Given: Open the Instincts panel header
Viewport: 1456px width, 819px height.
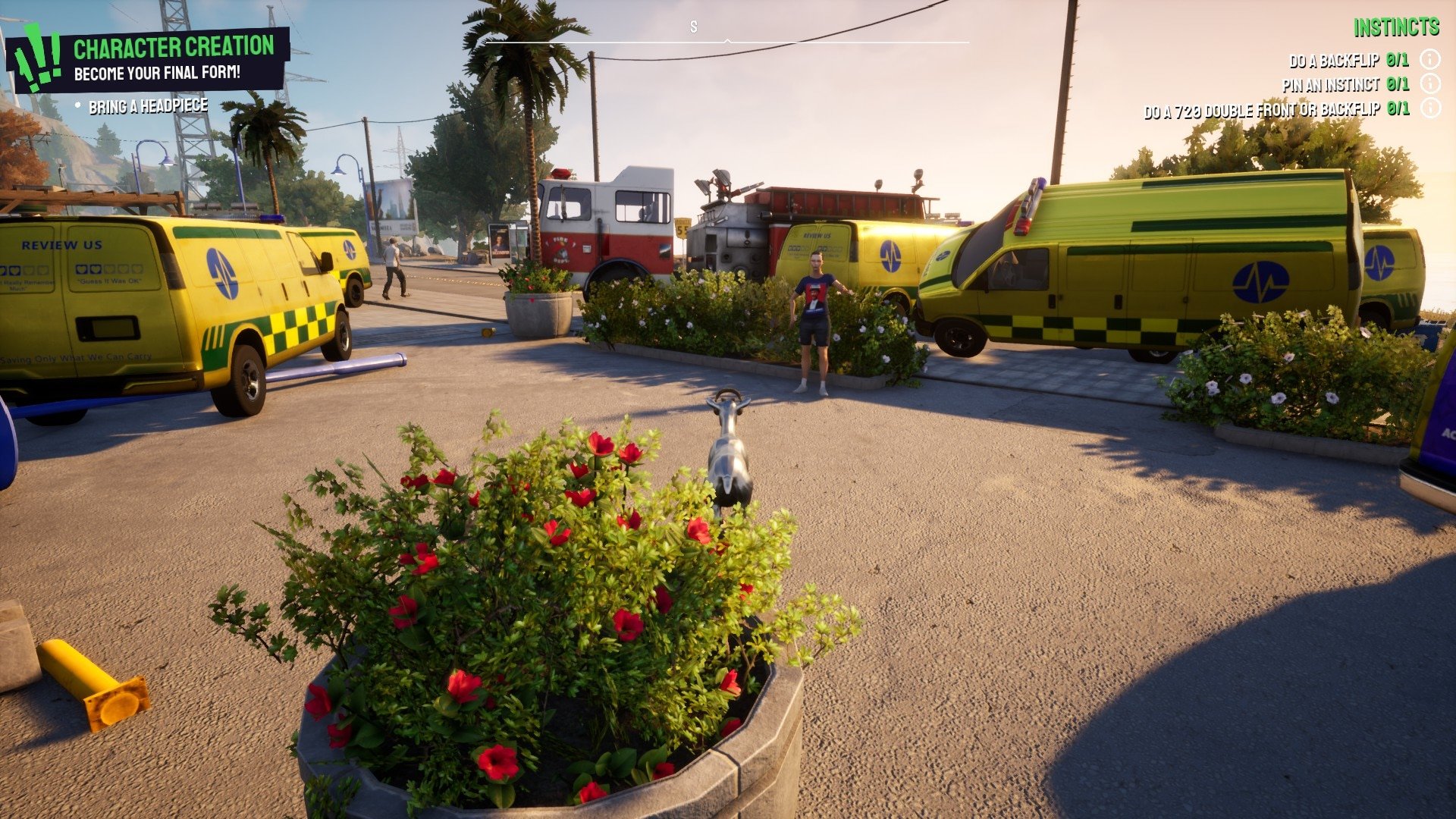Looking at the screenshot, I should (1395, 28).
